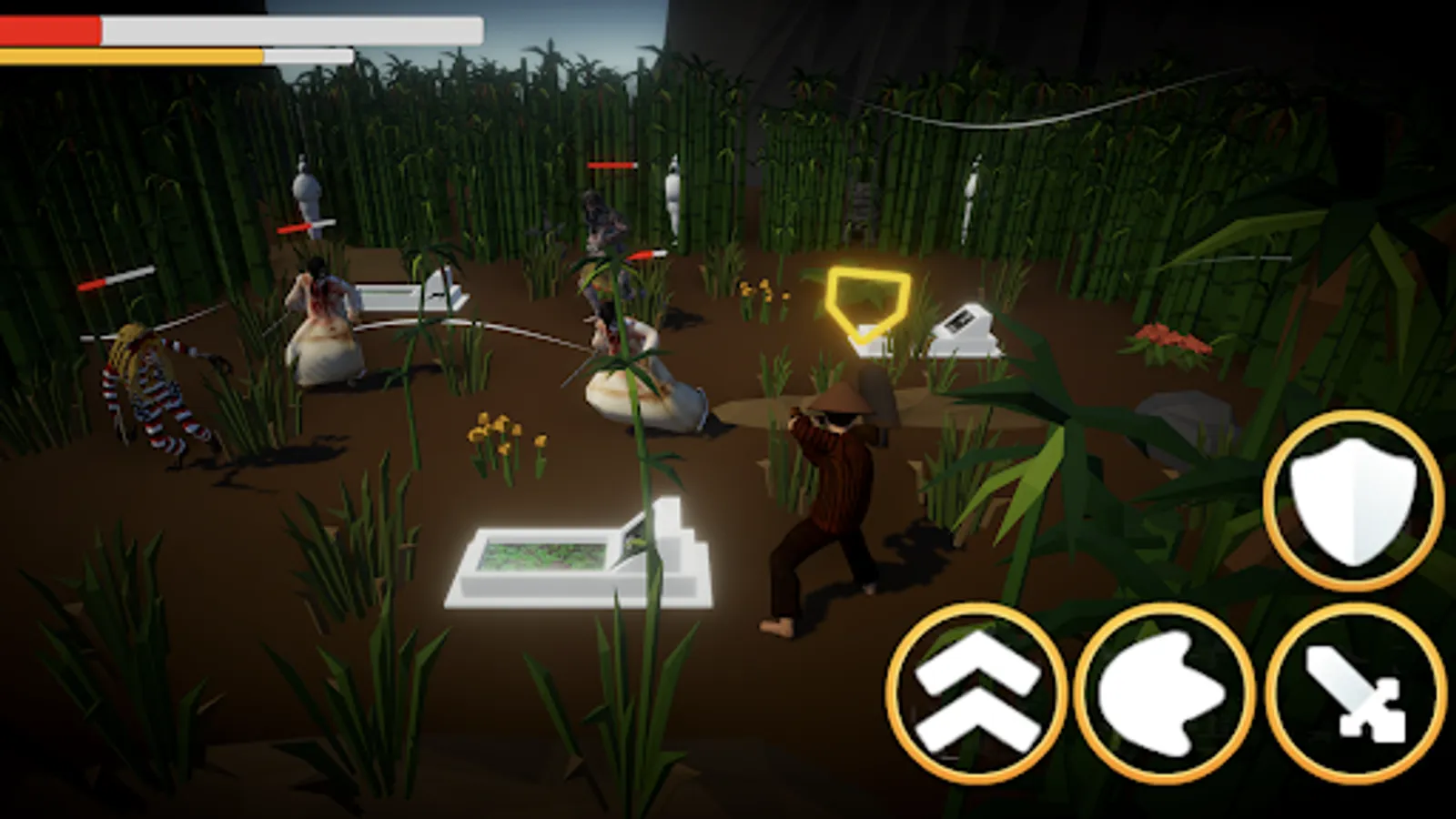Click the yellow stamina bar below the health bar
The image size is (1456, 819).
point(127,56)
